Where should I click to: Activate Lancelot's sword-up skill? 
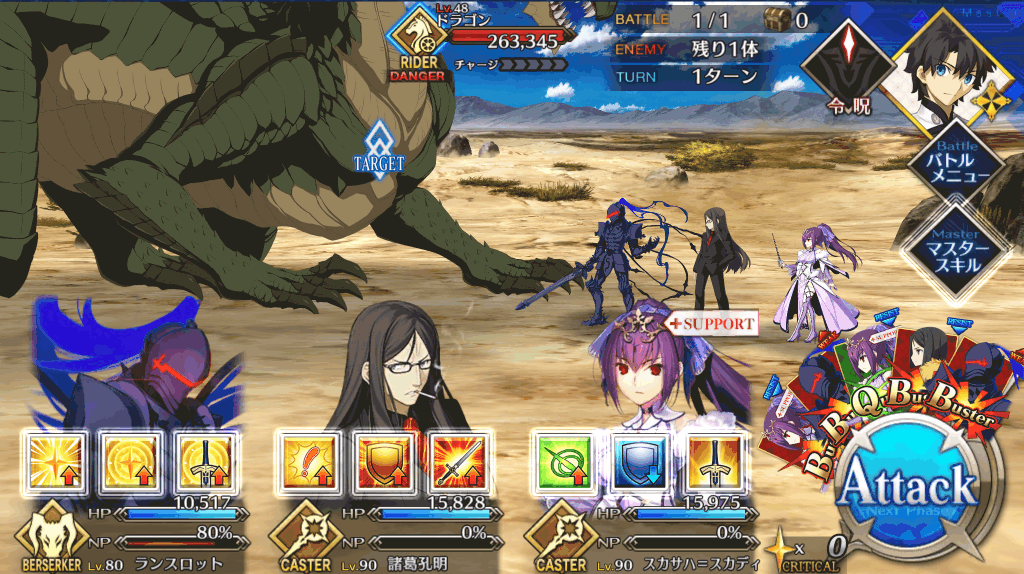pyautogui.click(x=202, y=461)
